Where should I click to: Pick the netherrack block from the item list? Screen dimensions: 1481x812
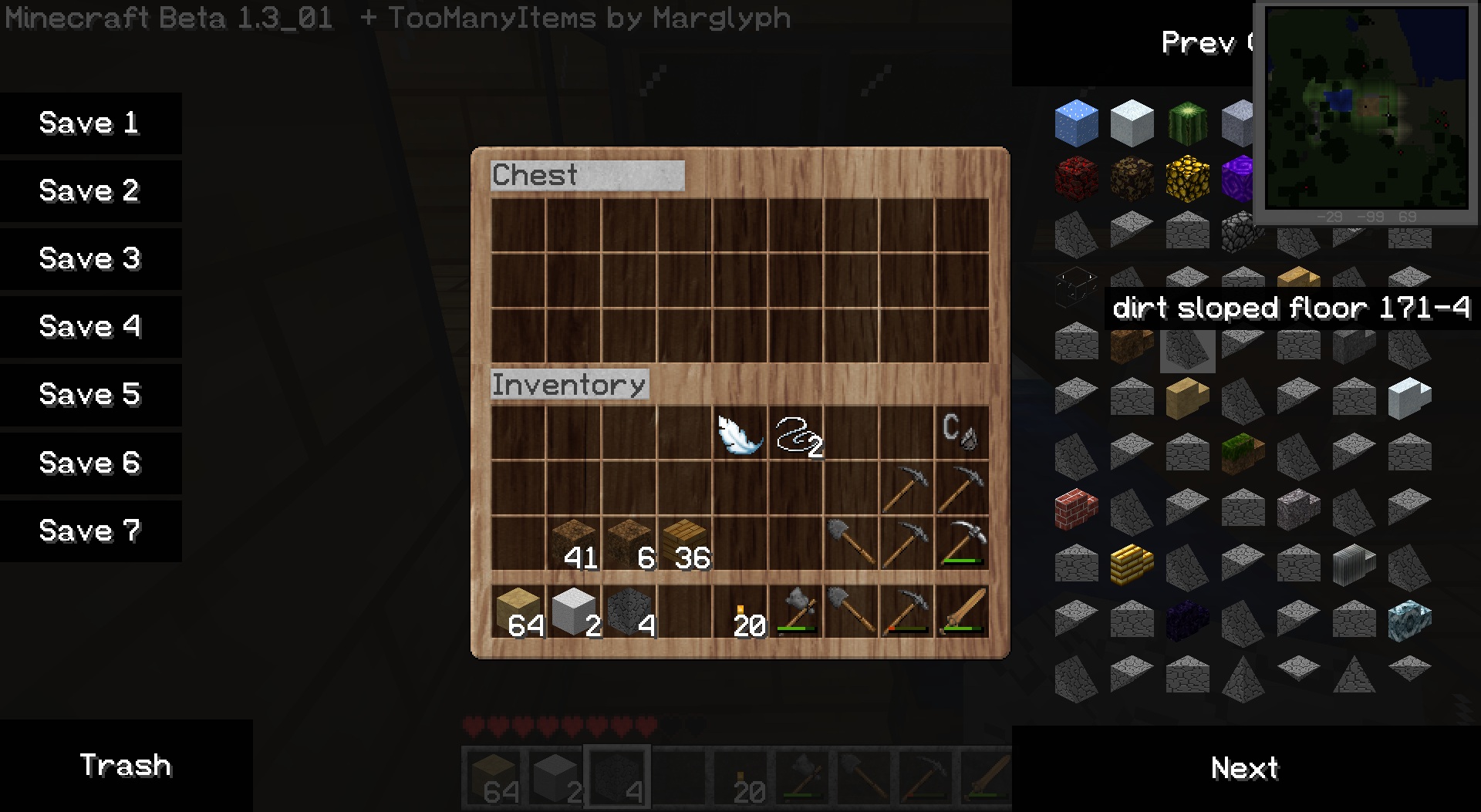coord(1076,178)
